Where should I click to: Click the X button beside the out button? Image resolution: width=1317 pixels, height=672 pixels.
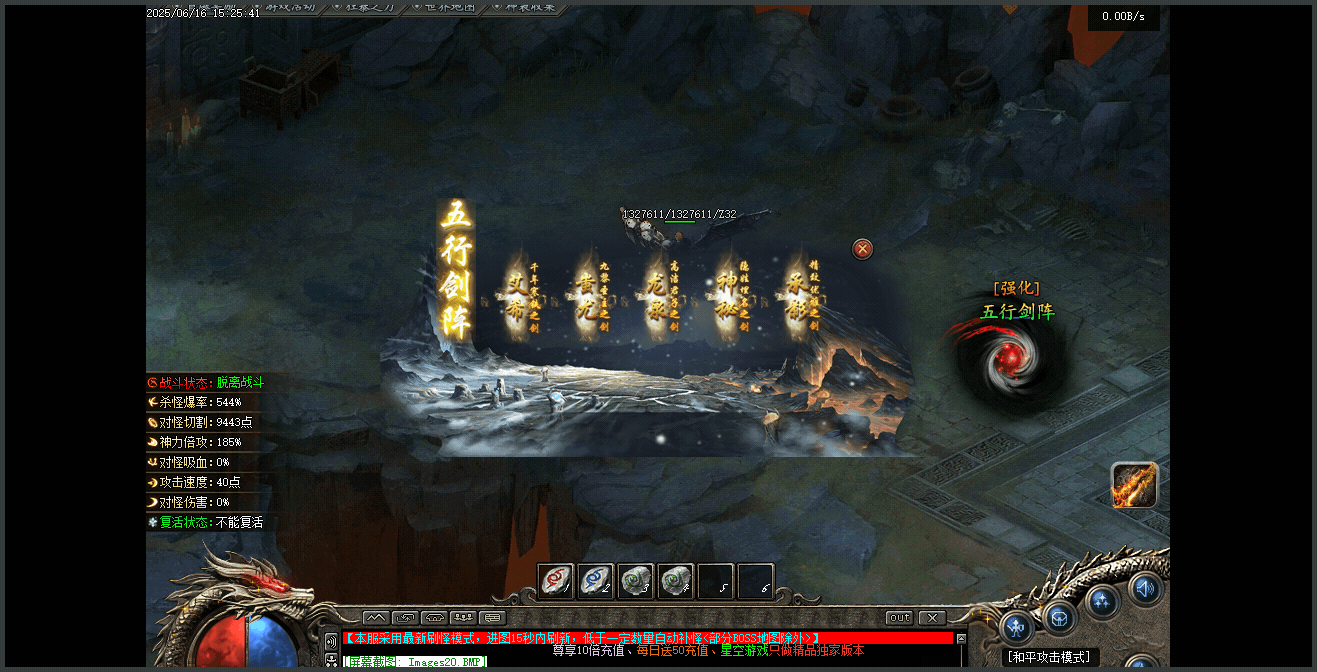click(932, 618)
